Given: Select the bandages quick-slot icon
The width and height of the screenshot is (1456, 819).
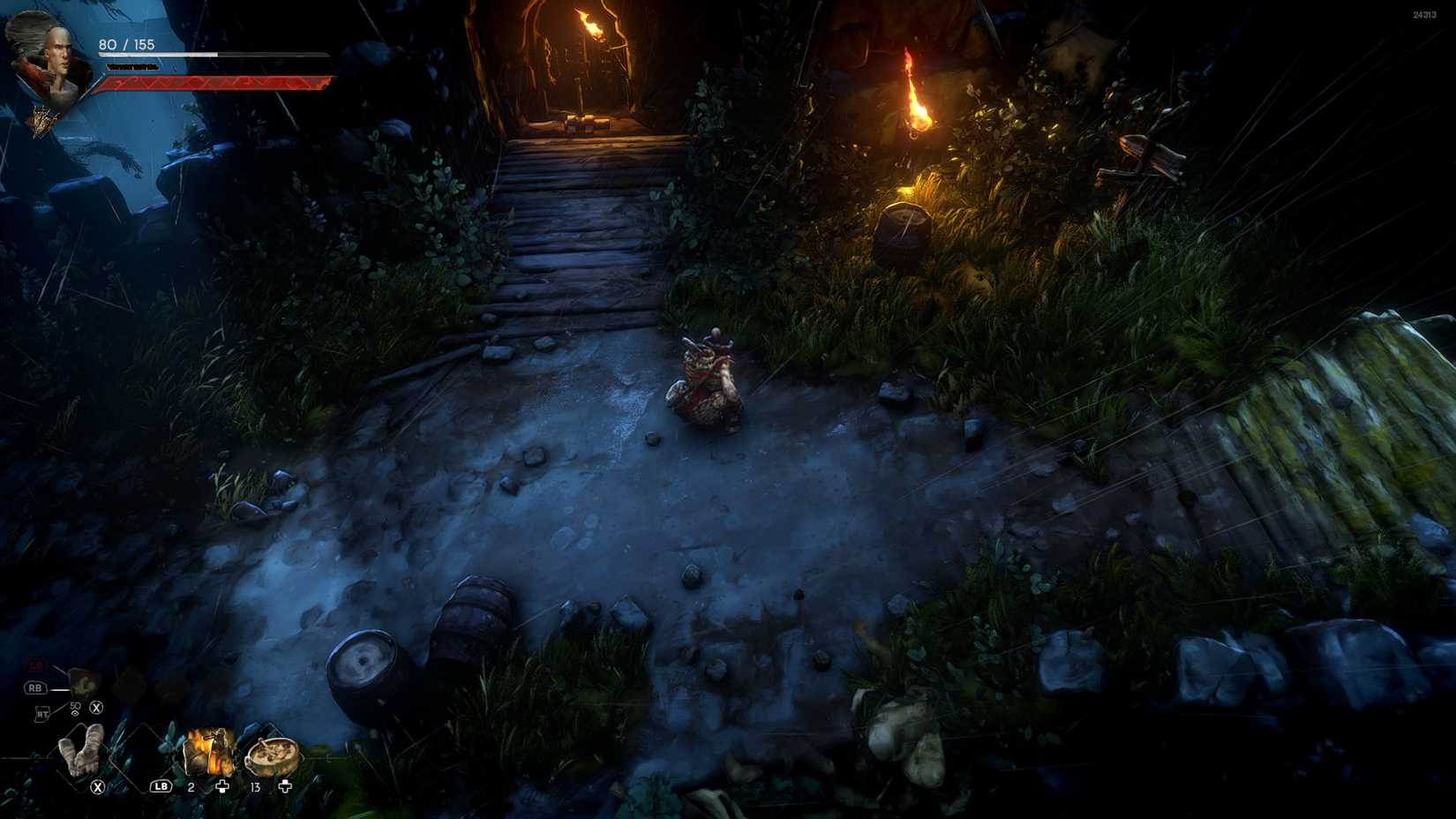Looking at the screenshot, I should 81,750.
